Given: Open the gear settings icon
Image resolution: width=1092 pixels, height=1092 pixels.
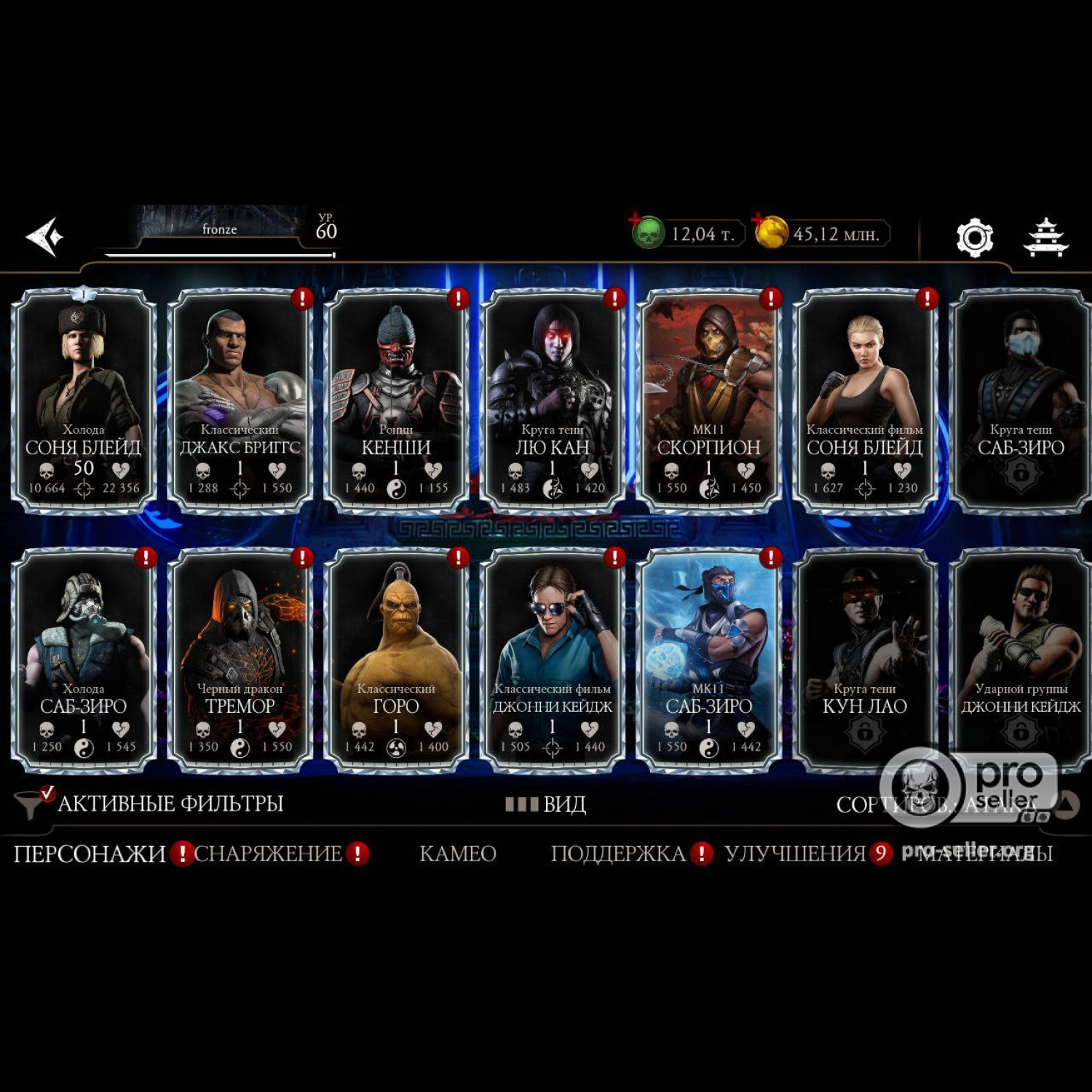Looking at the screenshot, I should click(974, 237).
